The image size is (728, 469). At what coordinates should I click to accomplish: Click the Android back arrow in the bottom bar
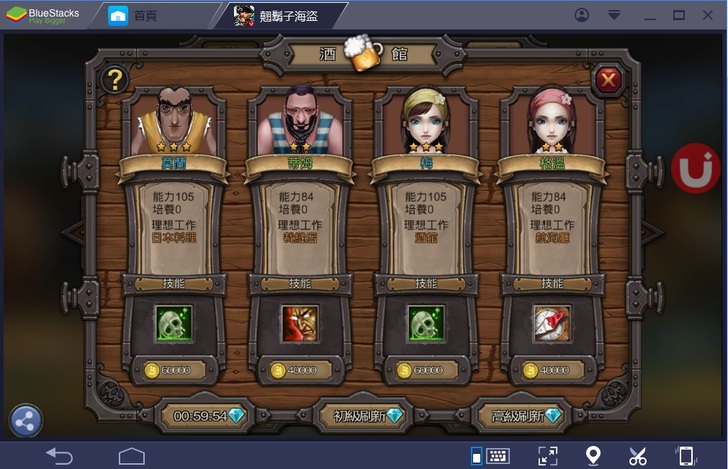tap(60, 456)
